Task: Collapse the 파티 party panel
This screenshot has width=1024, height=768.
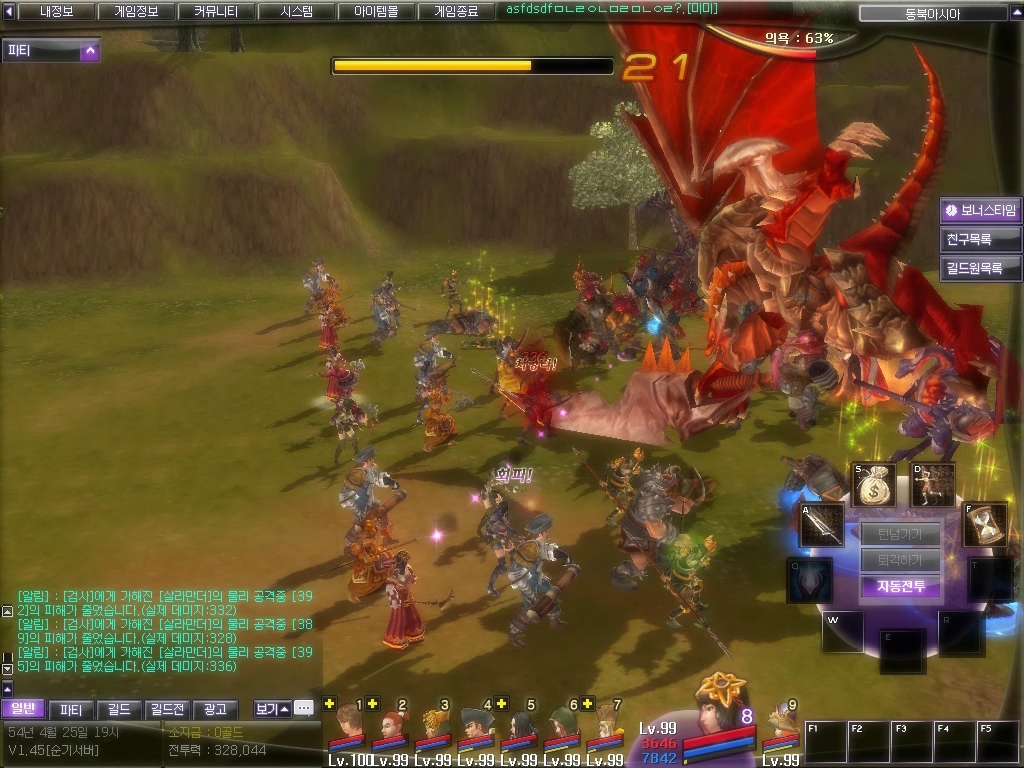Action: (x=90, y=50)
